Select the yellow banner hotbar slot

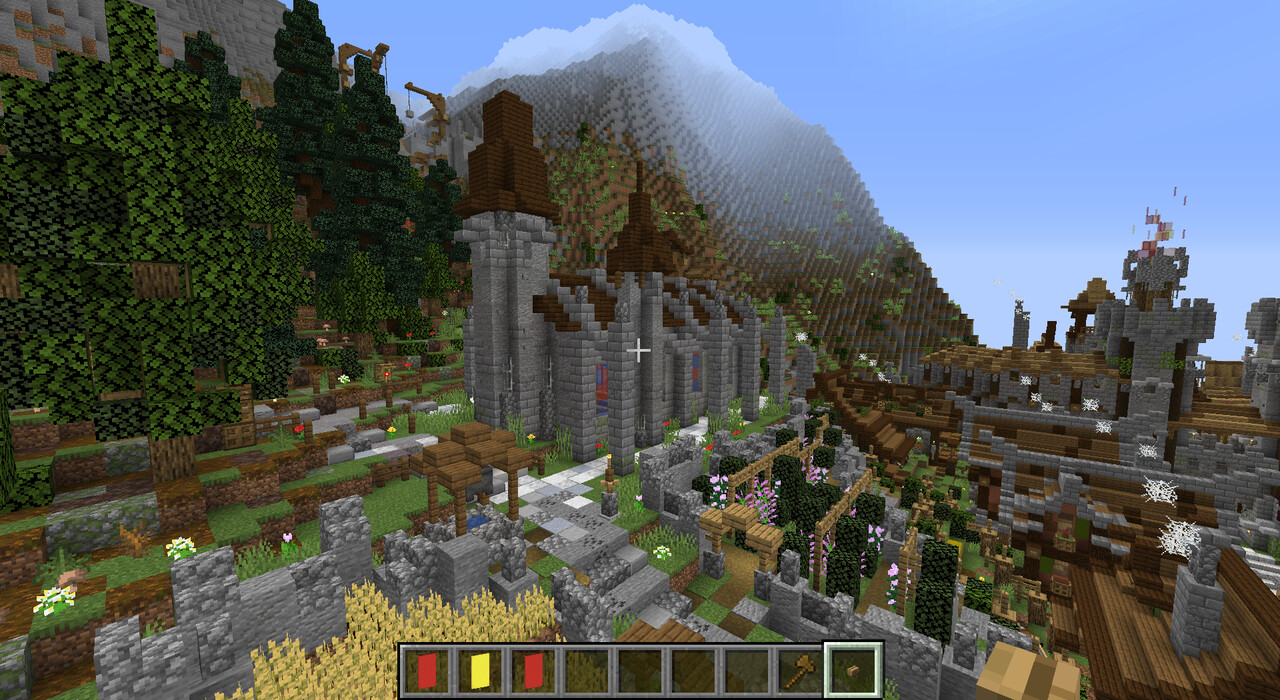[479, 670]
